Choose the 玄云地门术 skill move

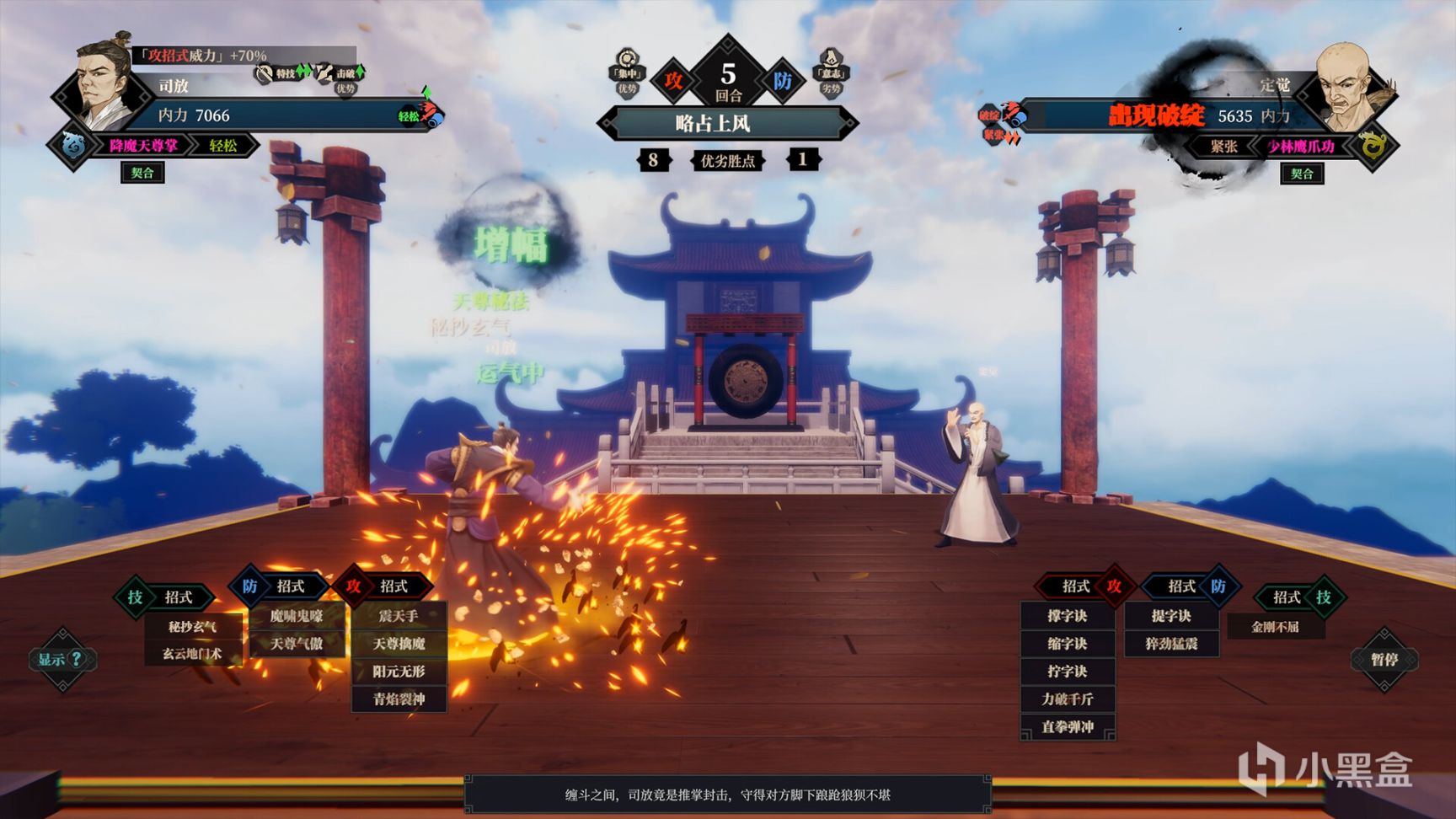click(x=192, y=654)
